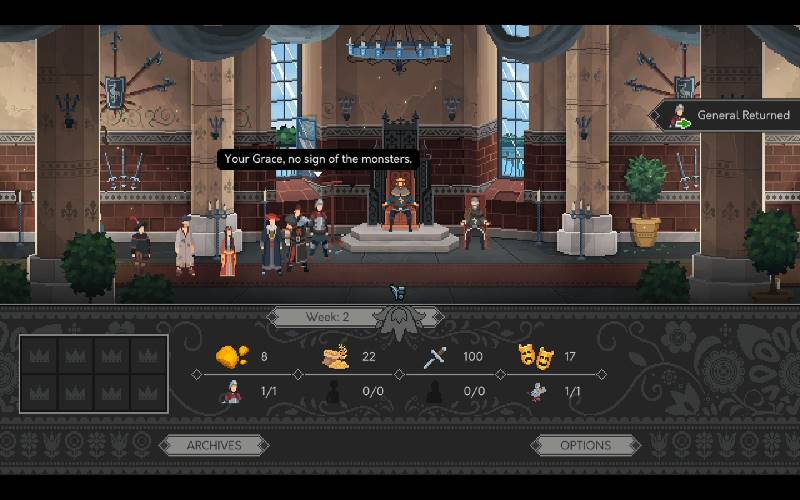The height and width of the screenshot is (500, 800).
Task: Open the Archives panel
Action: pos(214,445)
